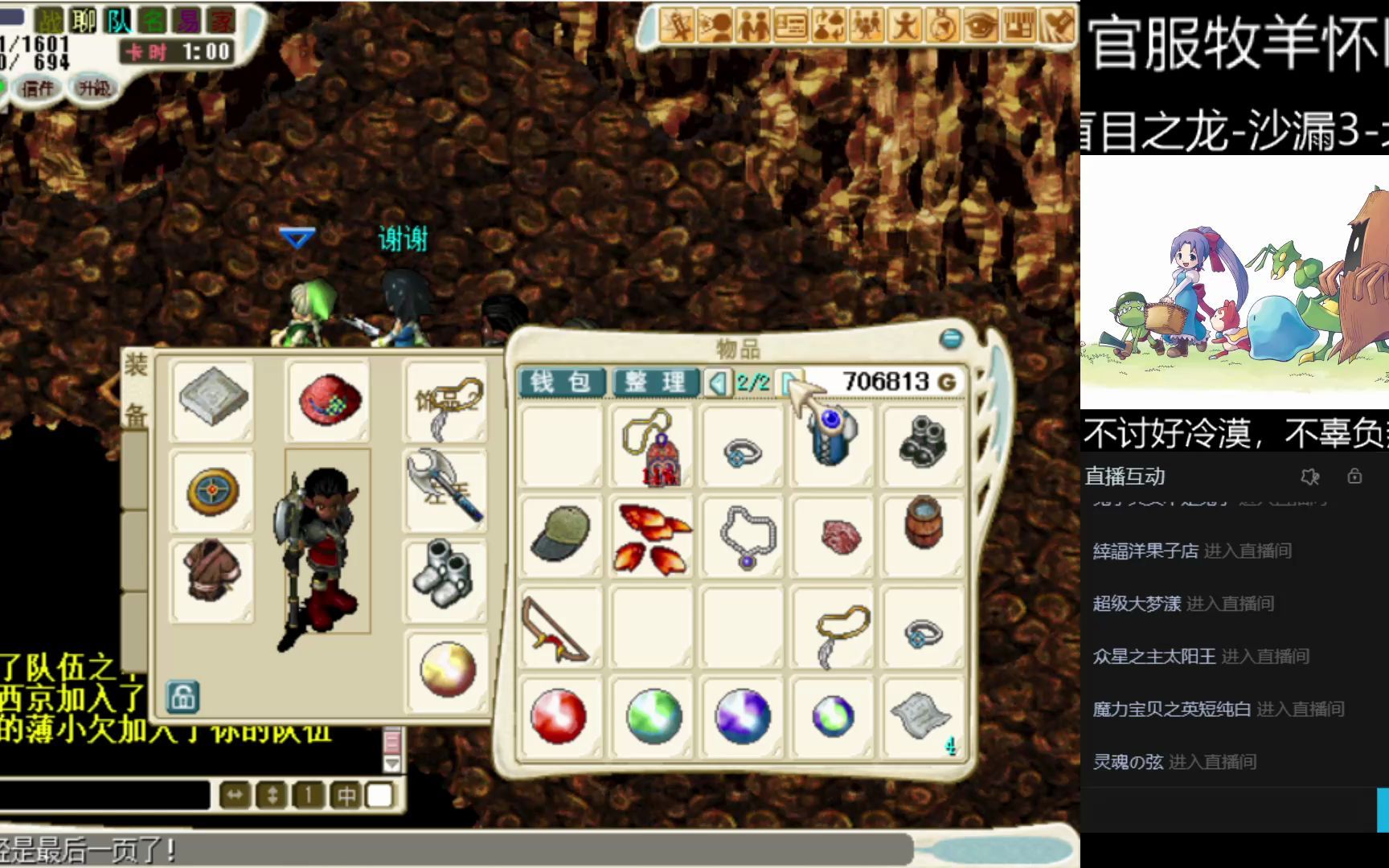The height and width of the screenshot is (868, 1389).
Task: Select the orange flame wings item
Action: pos(652,537)
